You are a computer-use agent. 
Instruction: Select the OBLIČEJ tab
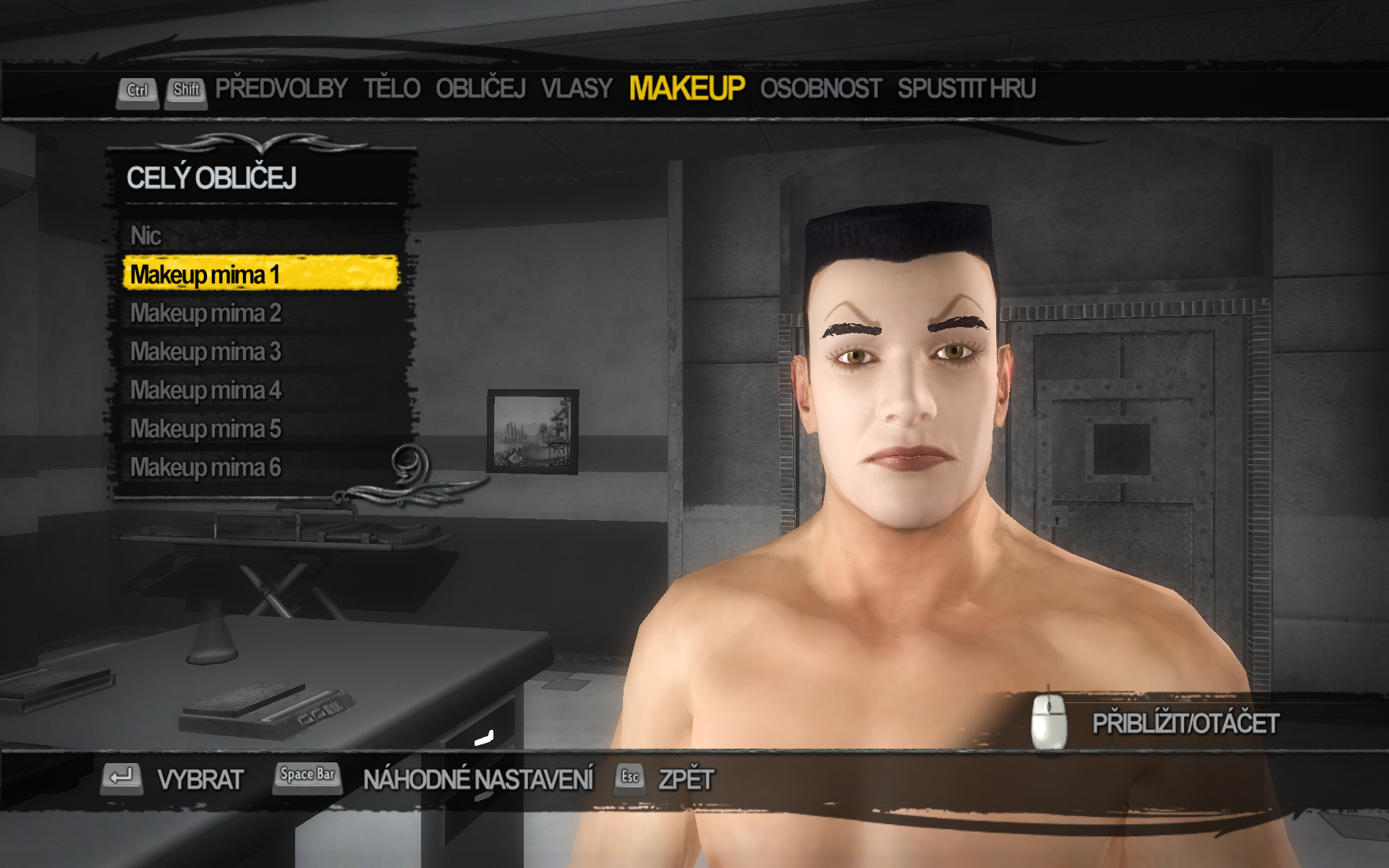(x=480, y=89)
